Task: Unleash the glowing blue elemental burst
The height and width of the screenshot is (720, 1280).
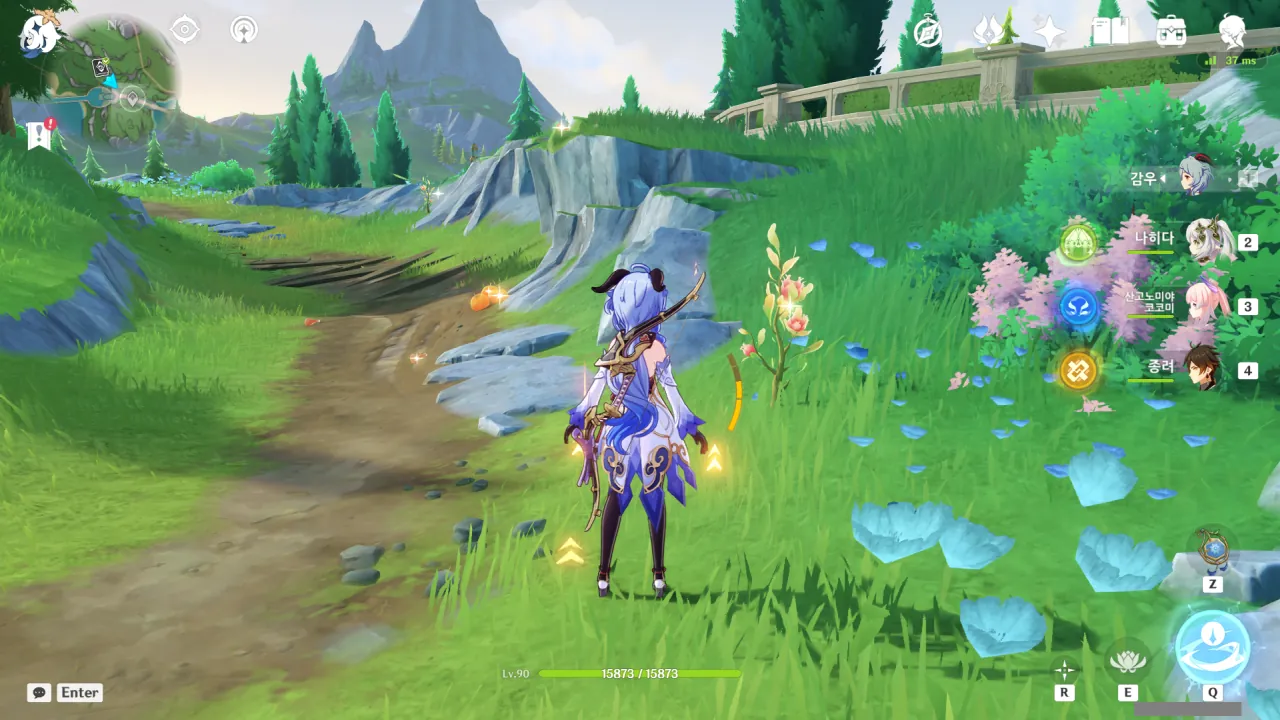Action: (1212, 647)
